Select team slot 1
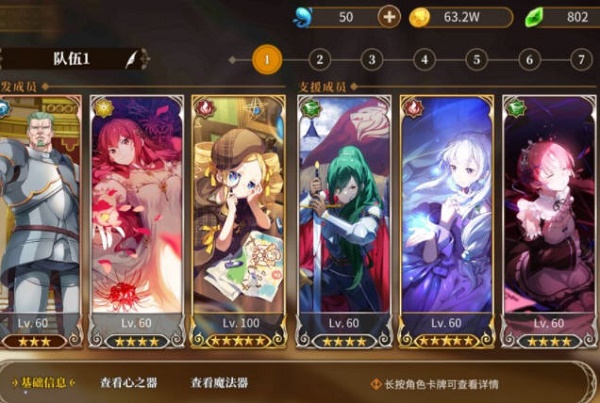Viewport: 600px width, 403px height. click(x=266, y=60)
